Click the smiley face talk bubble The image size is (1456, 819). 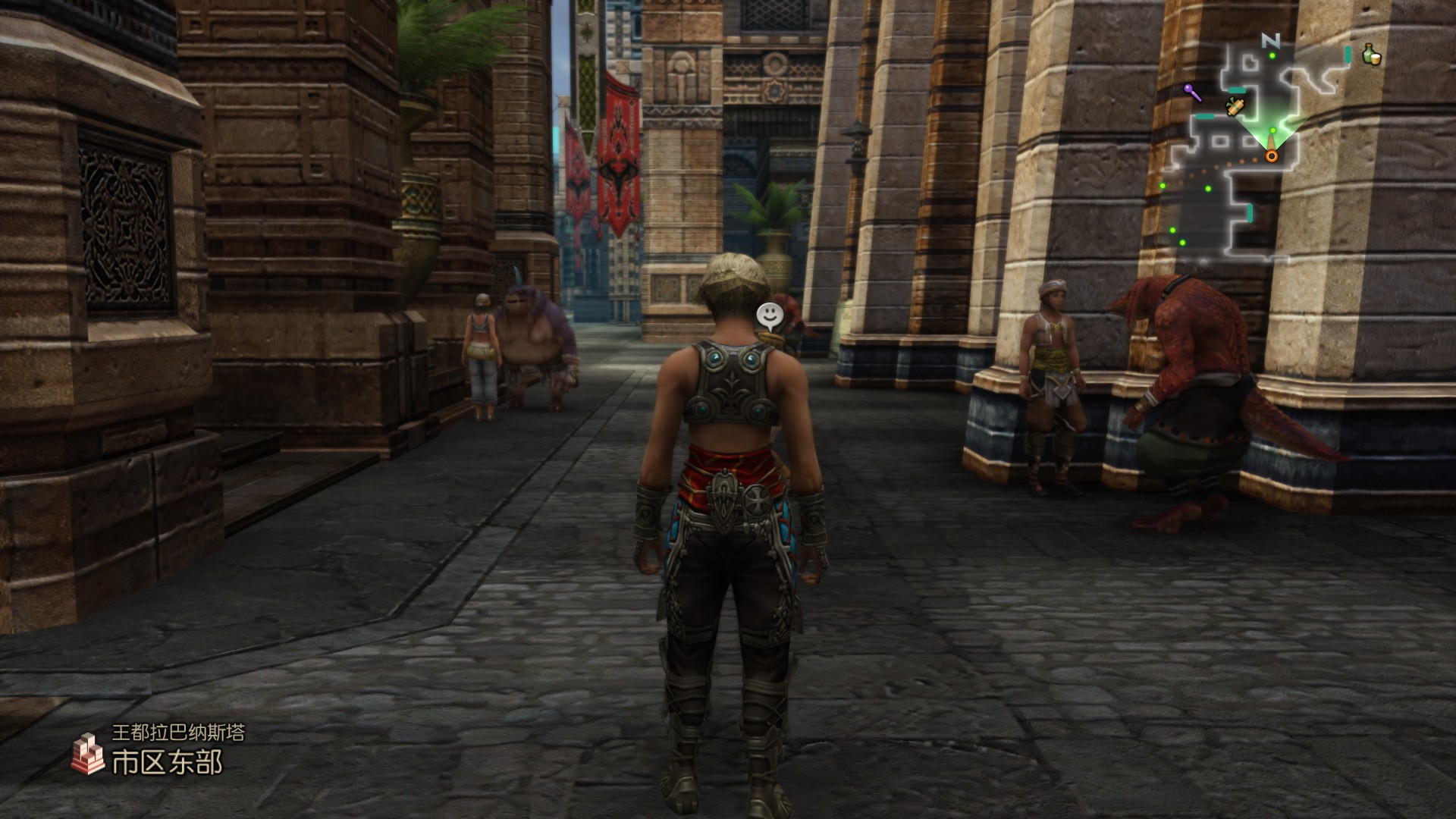769,313
